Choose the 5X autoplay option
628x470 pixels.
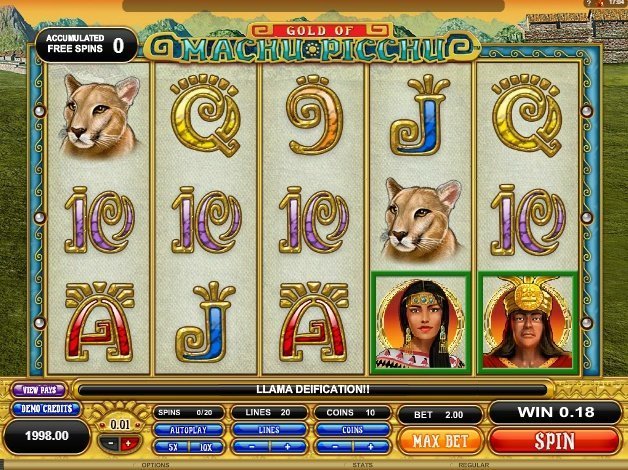click(172, 446)
